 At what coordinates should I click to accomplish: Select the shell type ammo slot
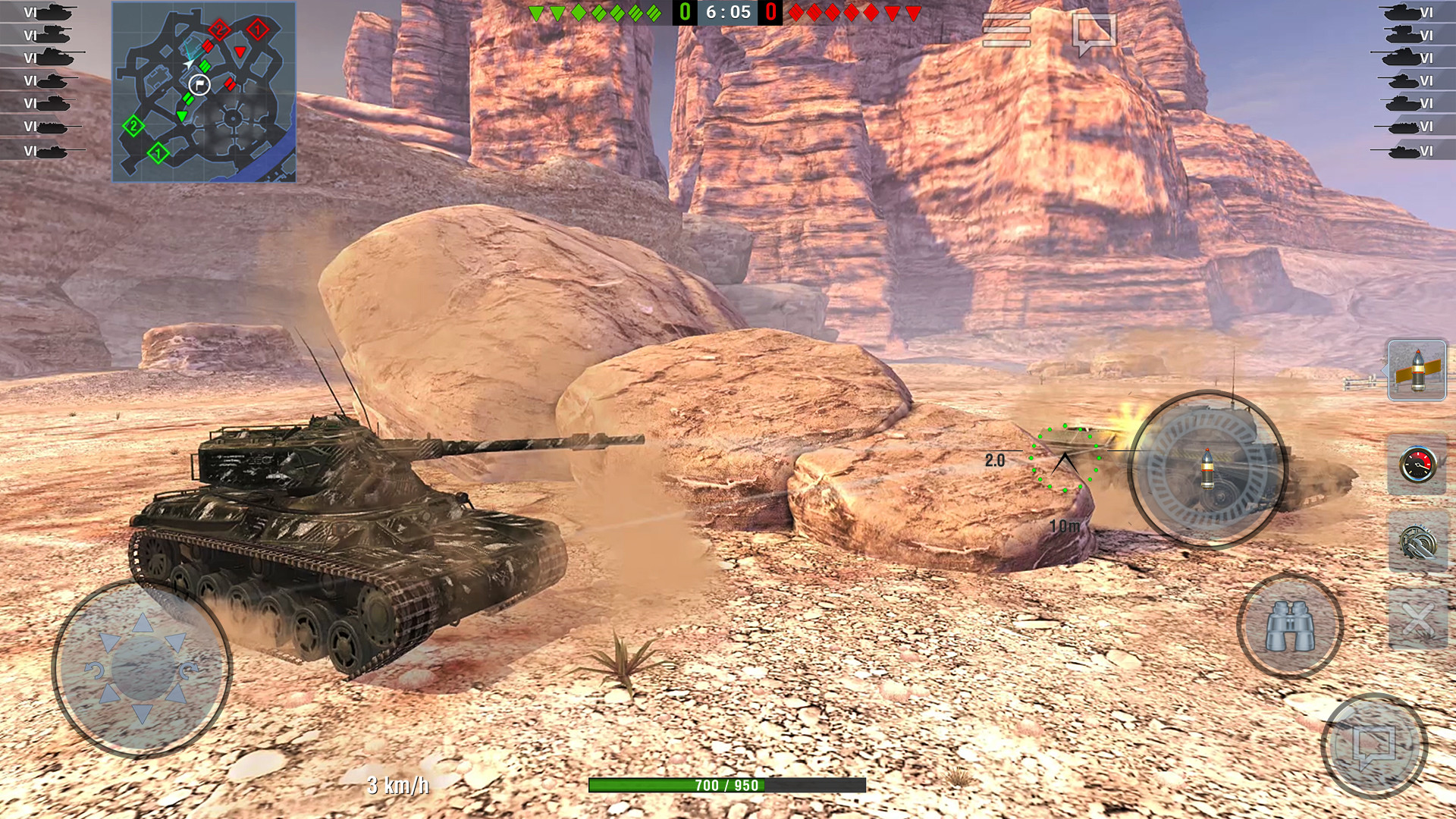1417,370
